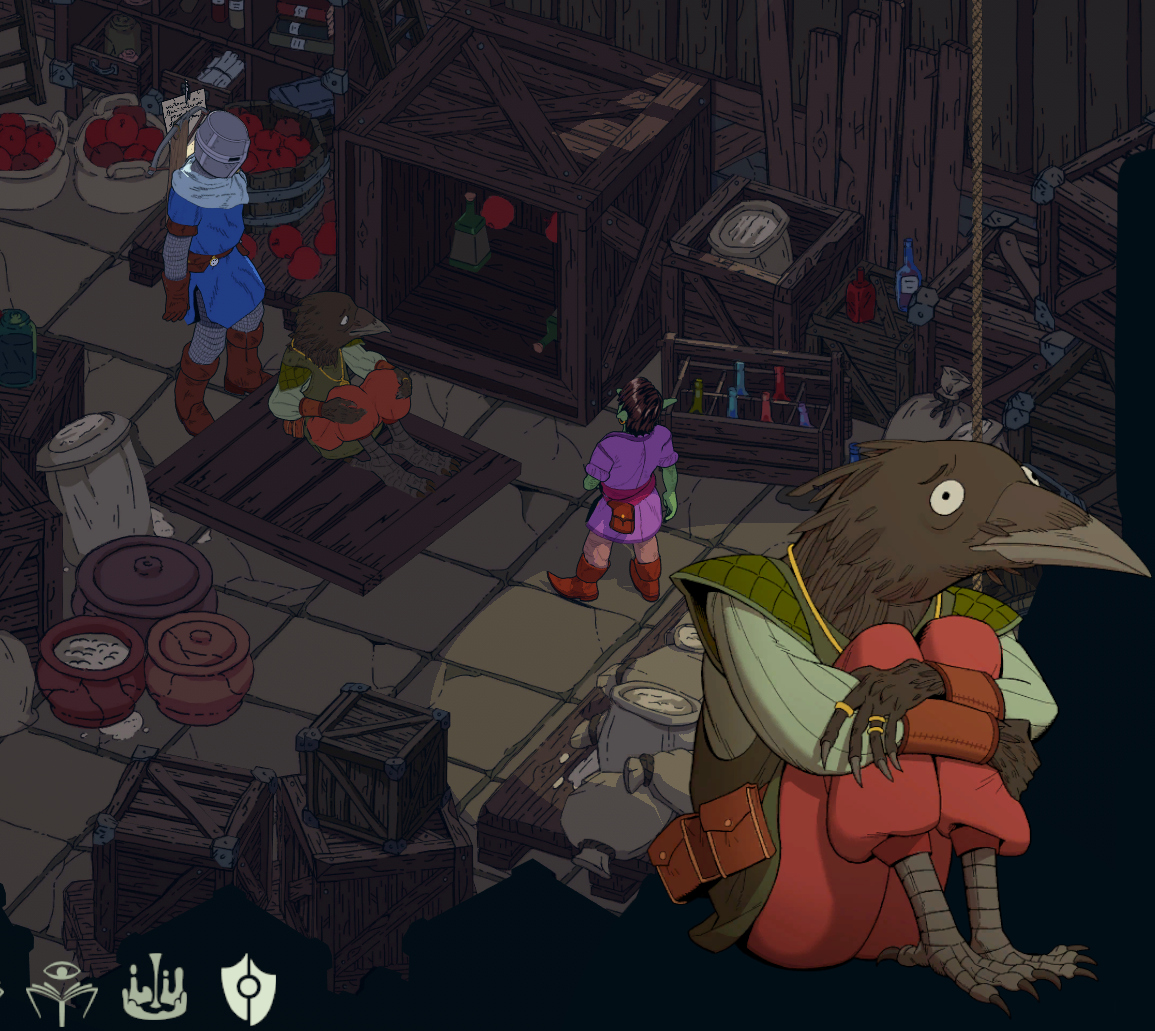Activate the shield icon
This screenshot has height=1031, width=1155.
247,988
